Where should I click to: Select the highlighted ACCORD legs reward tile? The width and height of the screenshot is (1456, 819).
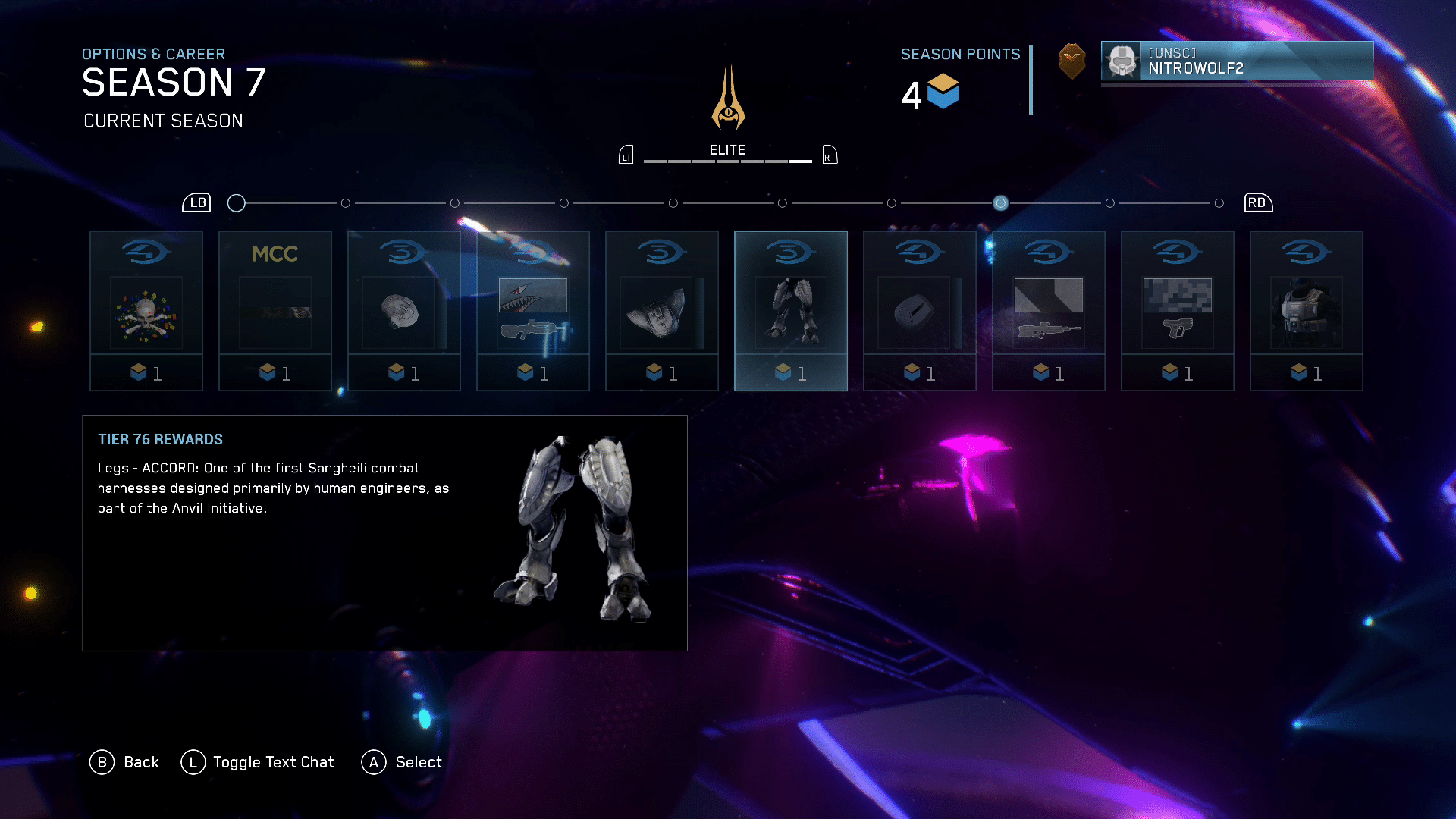coord(791,311)
